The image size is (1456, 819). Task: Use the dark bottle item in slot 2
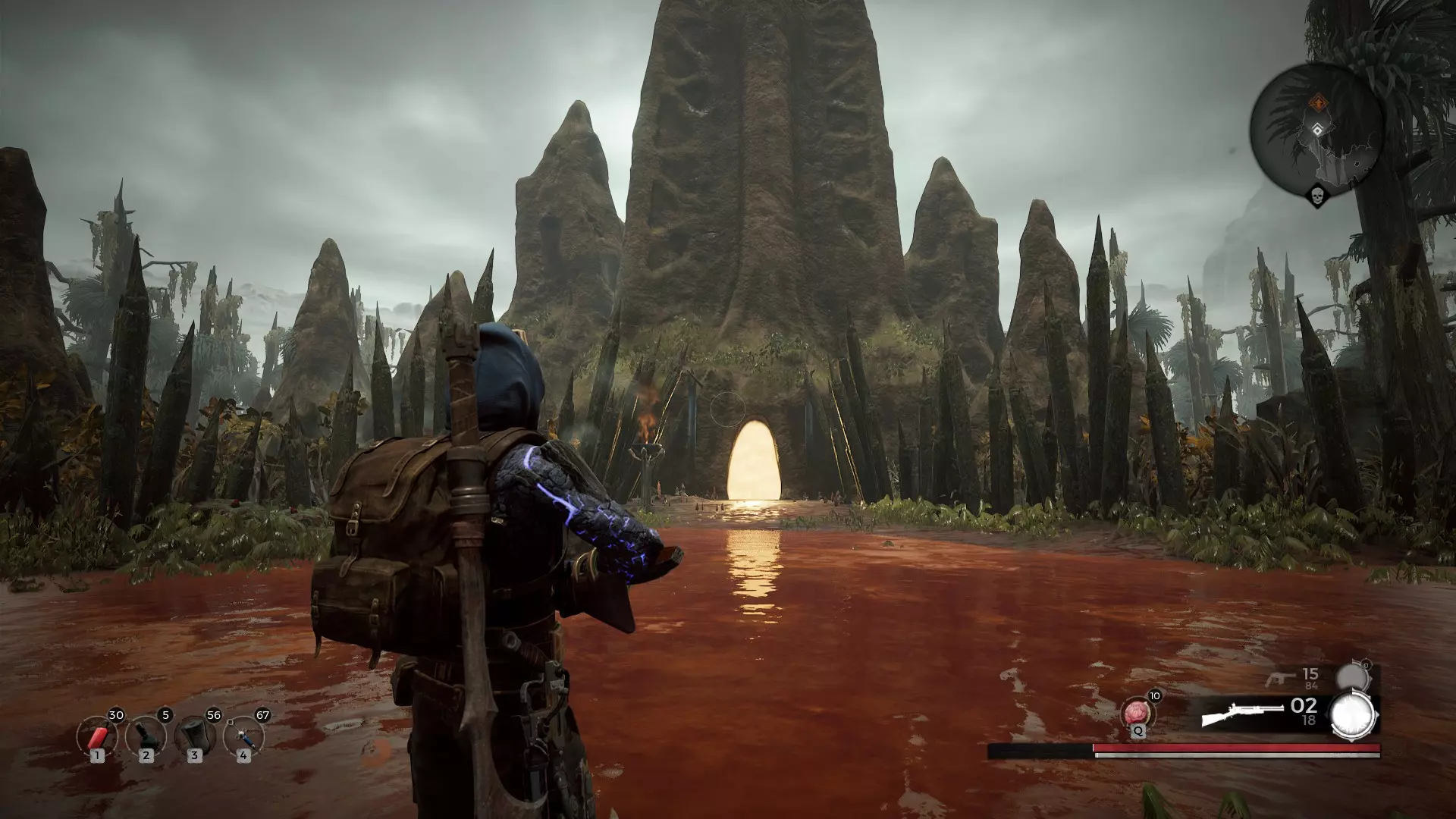point(146,737)
